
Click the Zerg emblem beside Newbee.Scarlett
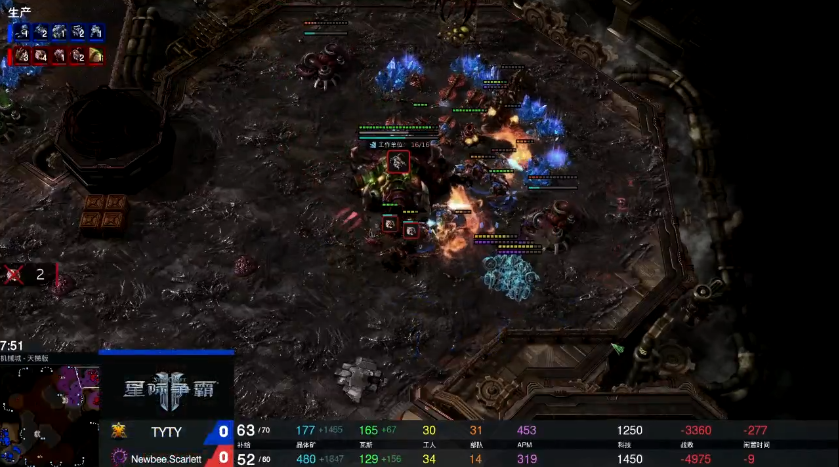pyautogui.click(x=119, y=458)
